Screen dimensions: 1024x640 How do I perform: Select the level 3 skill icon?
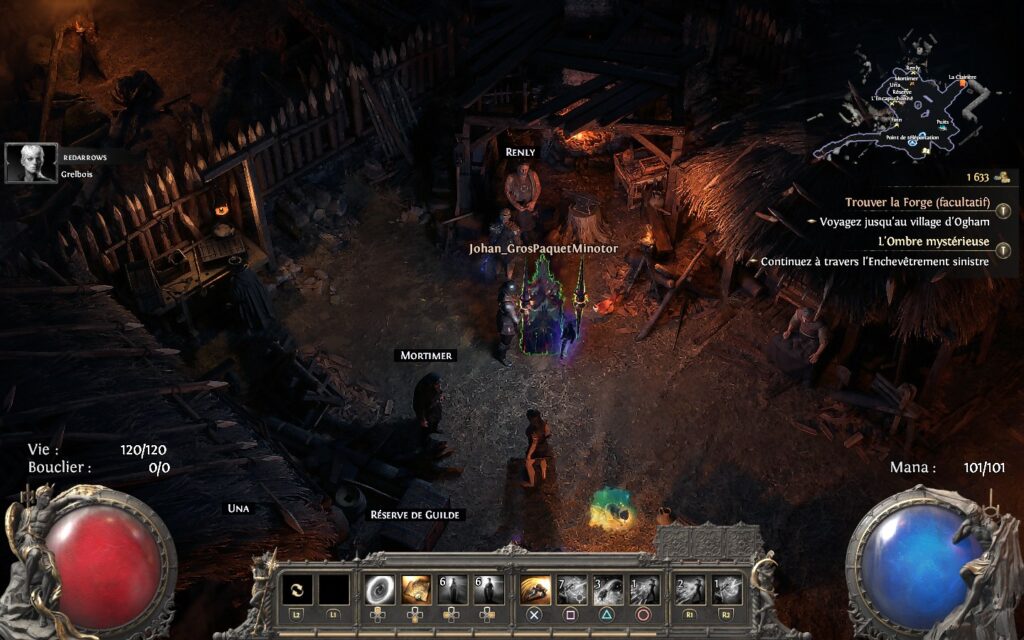[x=608, y=590]
